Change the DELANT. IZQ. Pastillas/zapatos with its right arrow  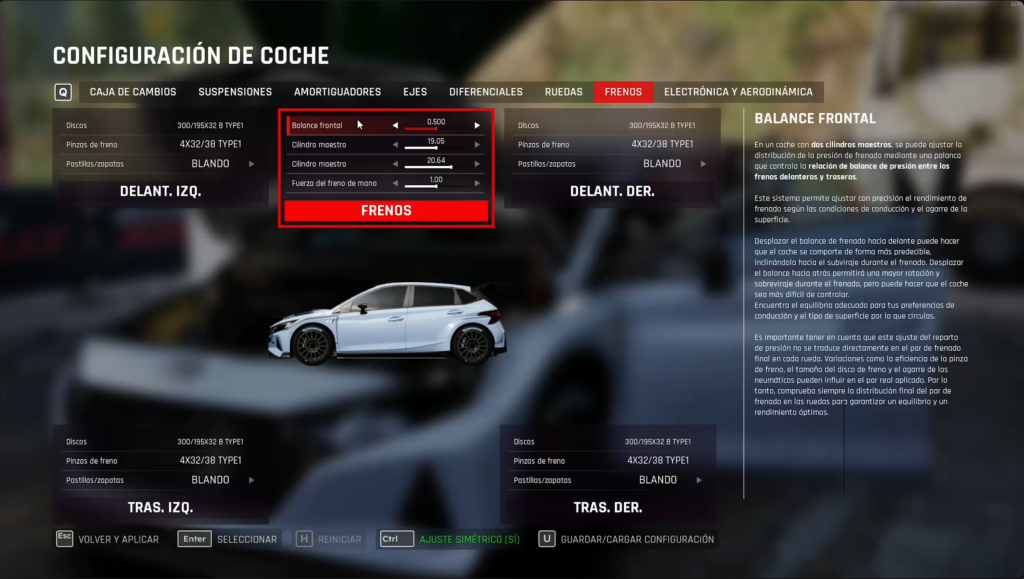(x=254, y=164)
